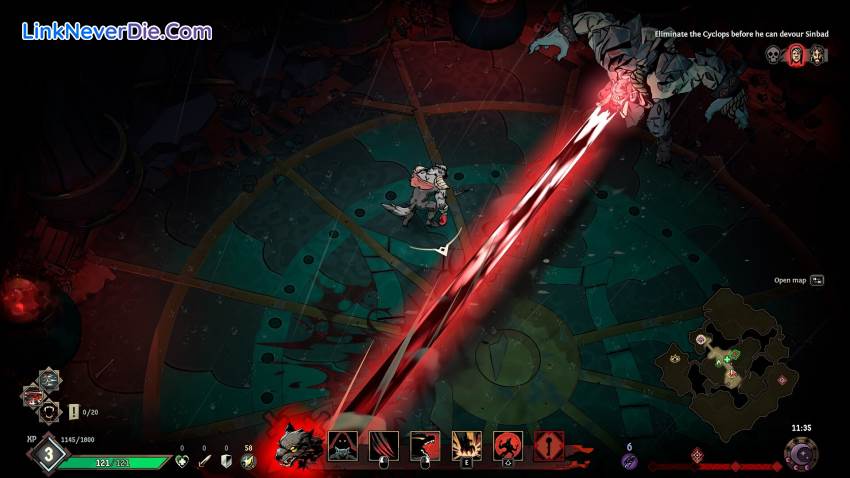850x478 pixels.
Task: Select the skull objective icon
Action: pyautogui.click(x=773, y=55)
